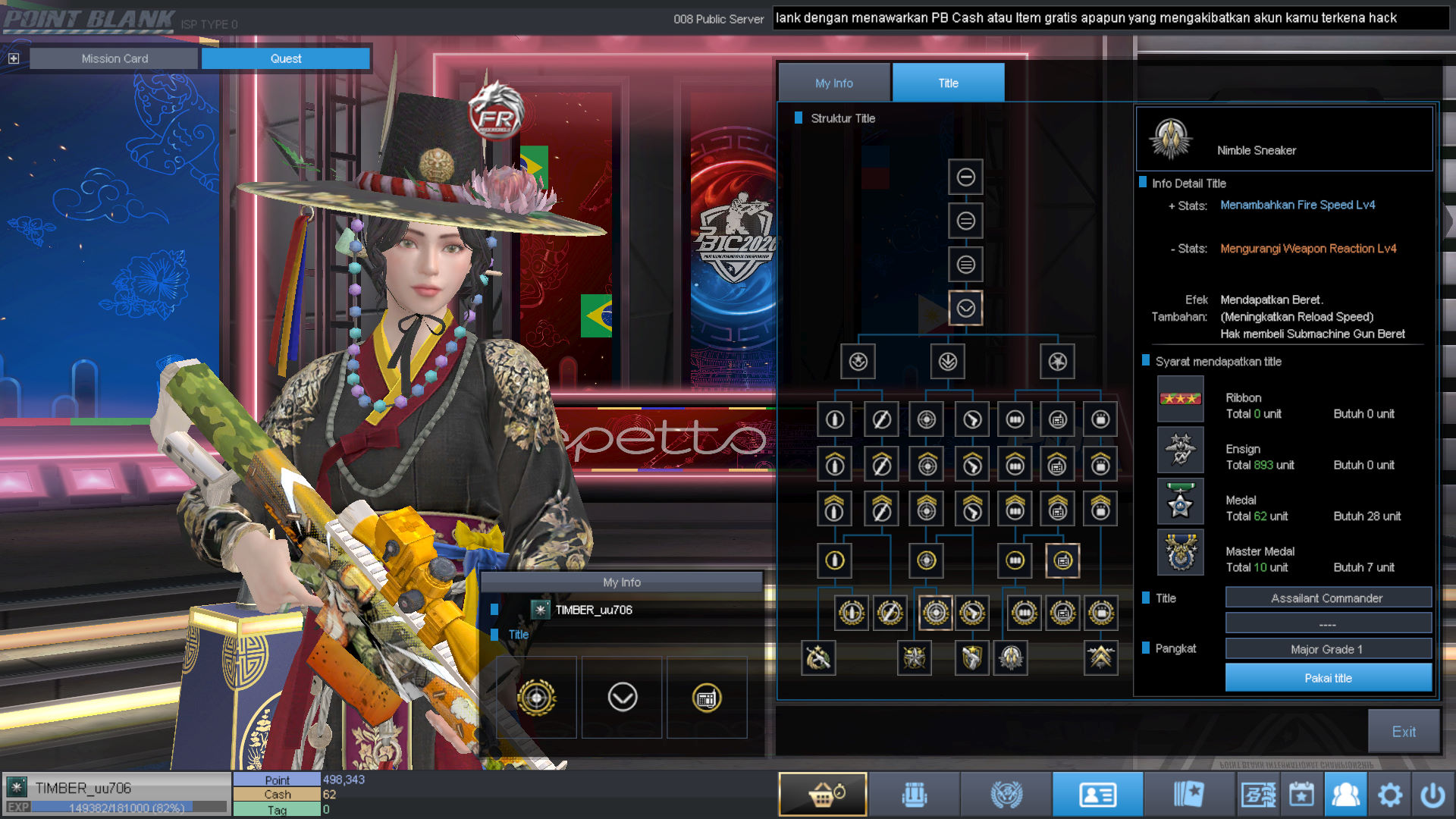Open the friends community icon
The image size is (1456, 819).
[1345, 794]
